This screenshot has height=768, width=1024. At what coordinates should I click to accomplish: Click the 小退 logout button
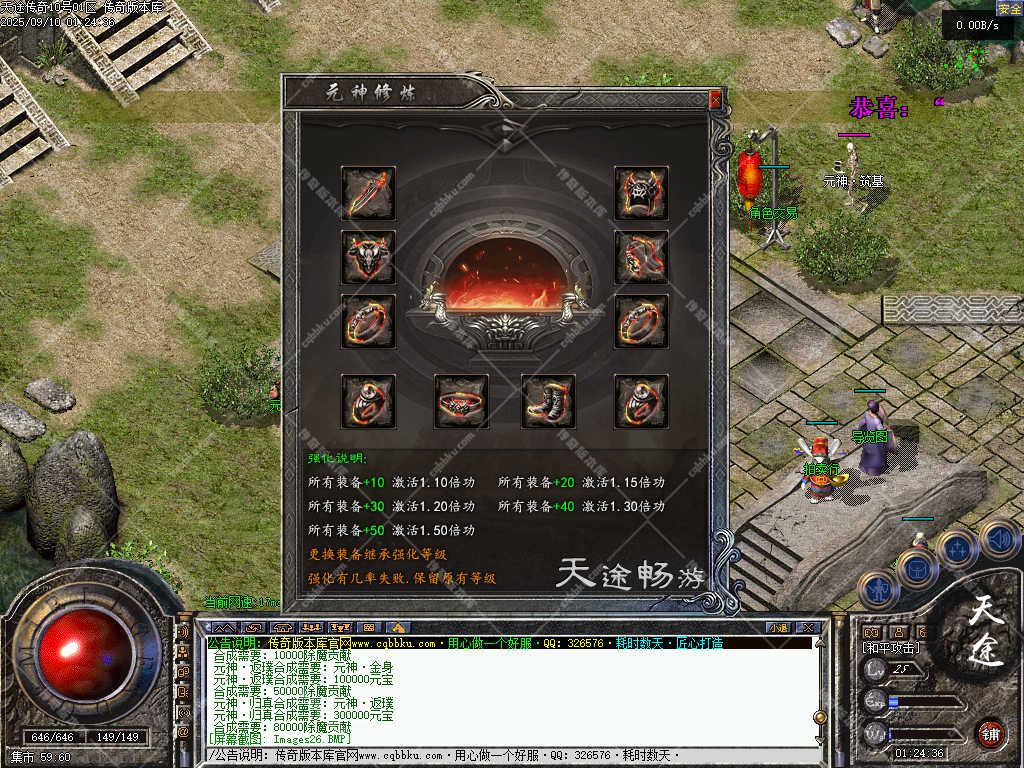pyautogui.click(x=778, y=627)
